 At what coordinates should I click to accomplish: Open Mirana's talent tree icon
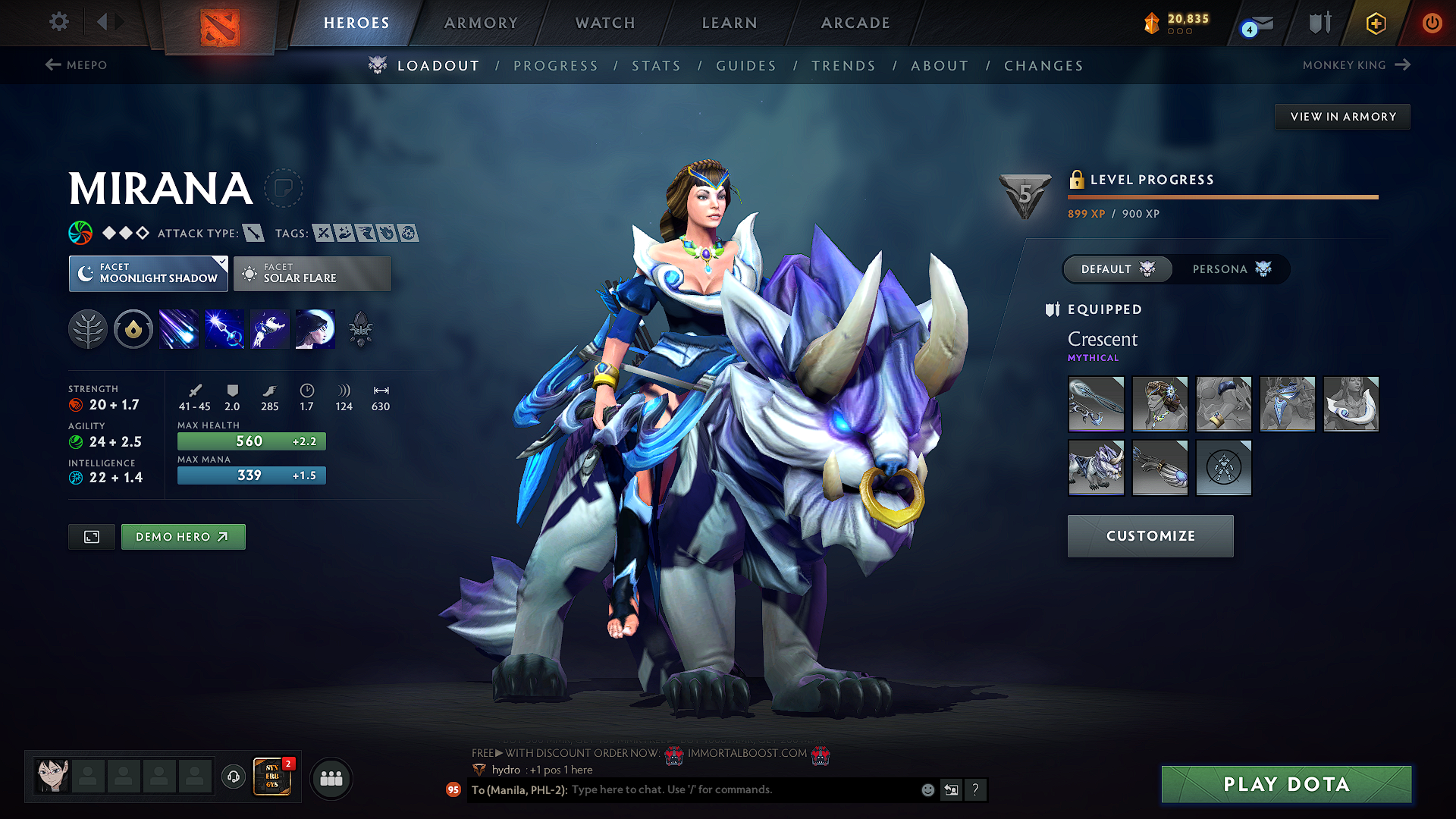pos(88,329)
